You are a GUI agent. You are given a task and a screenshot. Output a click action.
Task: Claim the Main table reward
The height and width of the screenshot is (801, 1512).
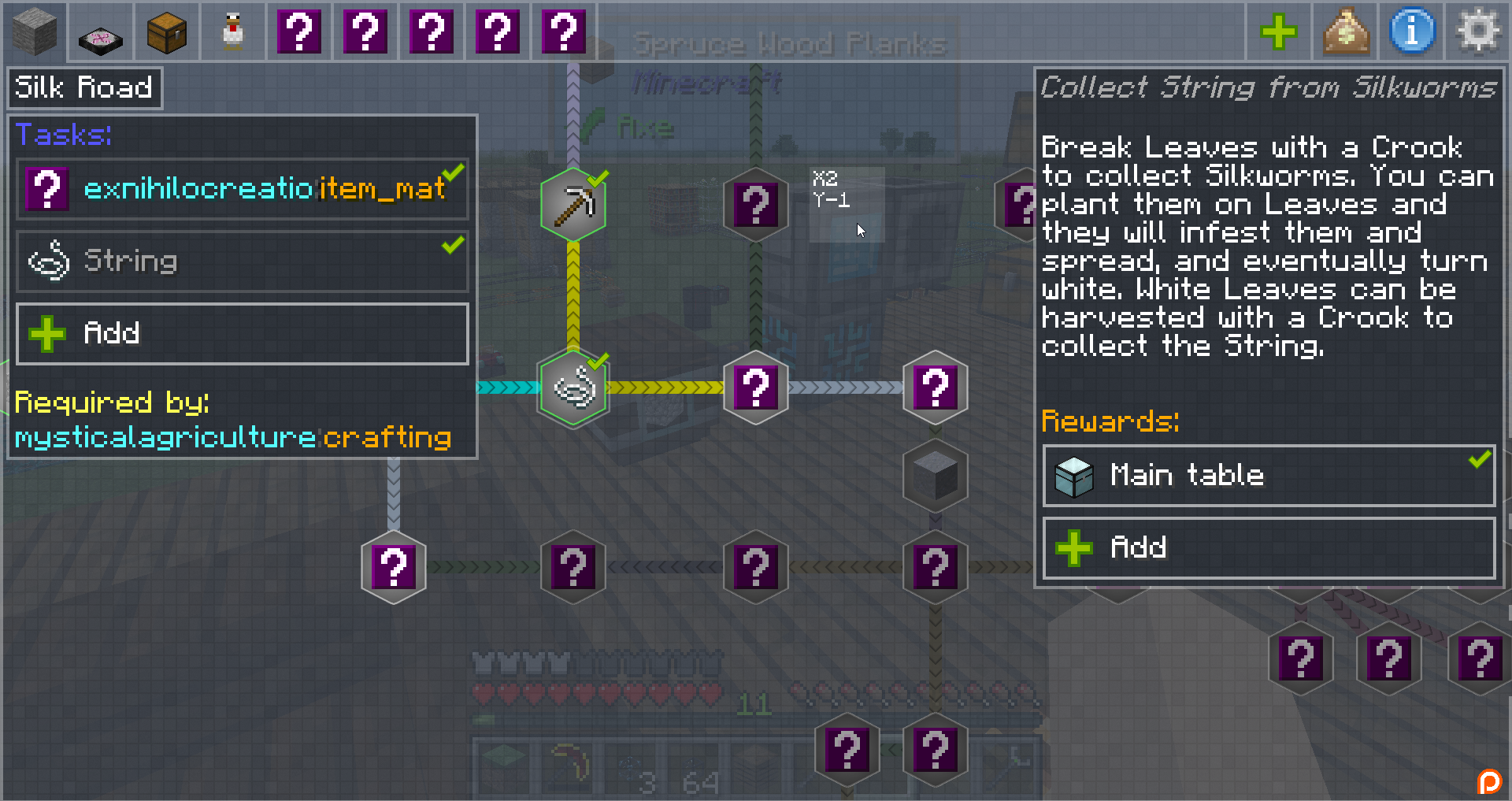(x=1268, y=476)
